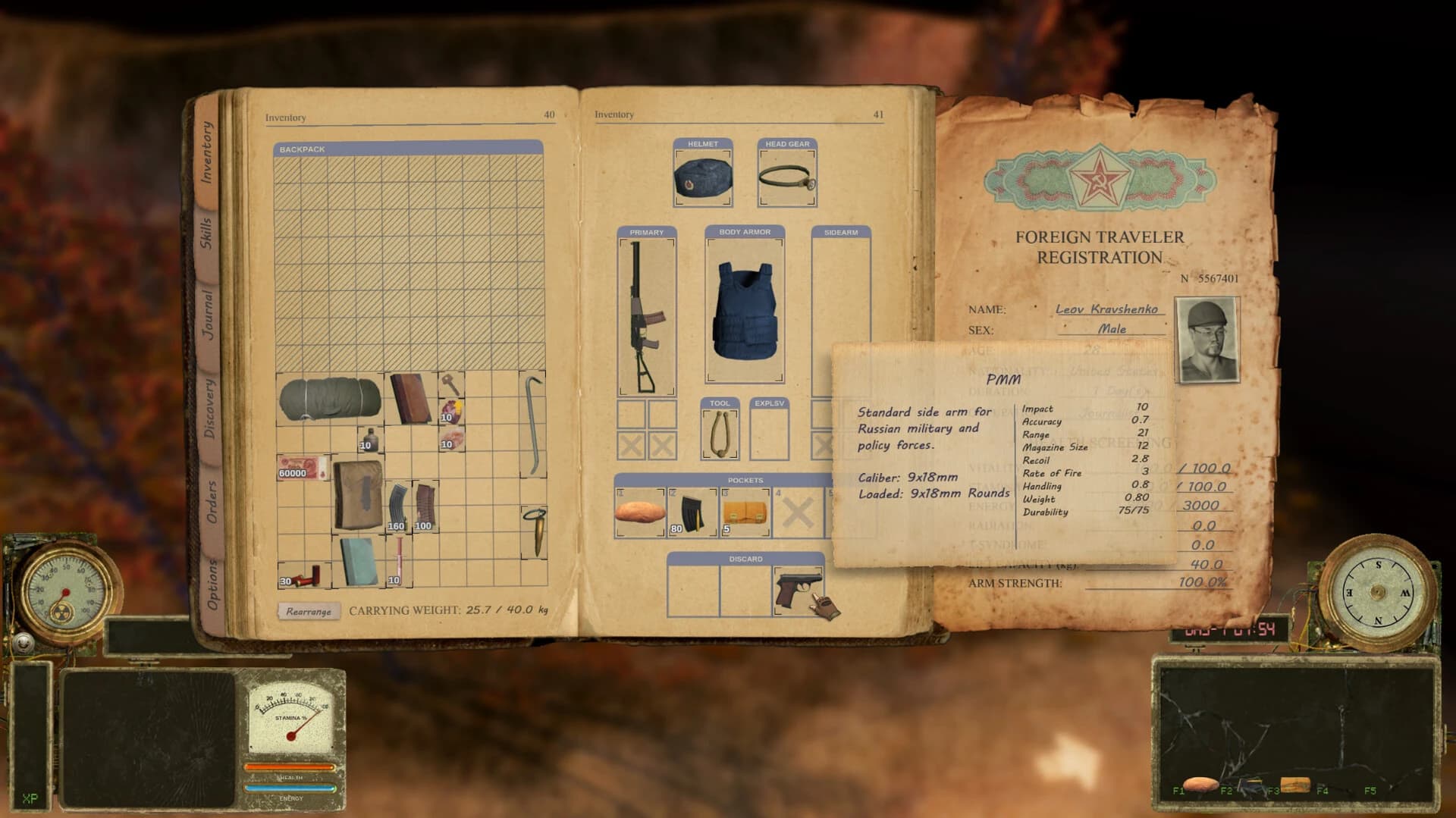Viewport: 1456px width, 818px height.
Task: Click the syringe stack of 10
Action: tap(397, 561)
